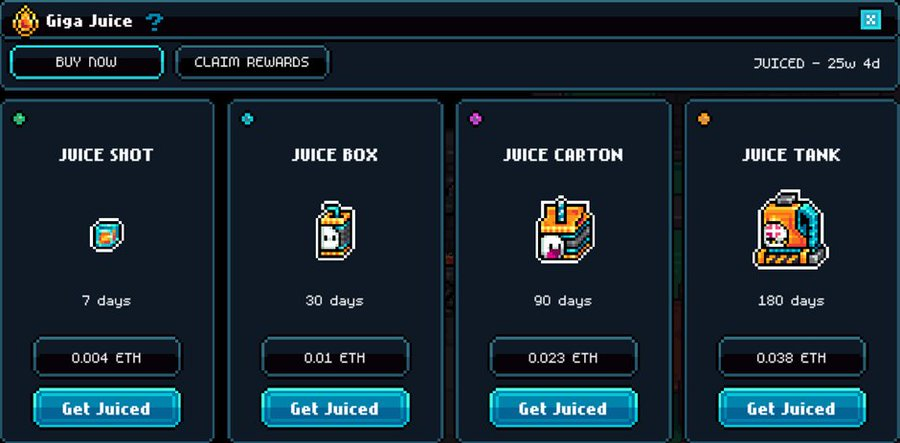The width and height of the screenshot is (900, 443).
Task: Choose the Juice Box item icon
Action: click(335, 230)
